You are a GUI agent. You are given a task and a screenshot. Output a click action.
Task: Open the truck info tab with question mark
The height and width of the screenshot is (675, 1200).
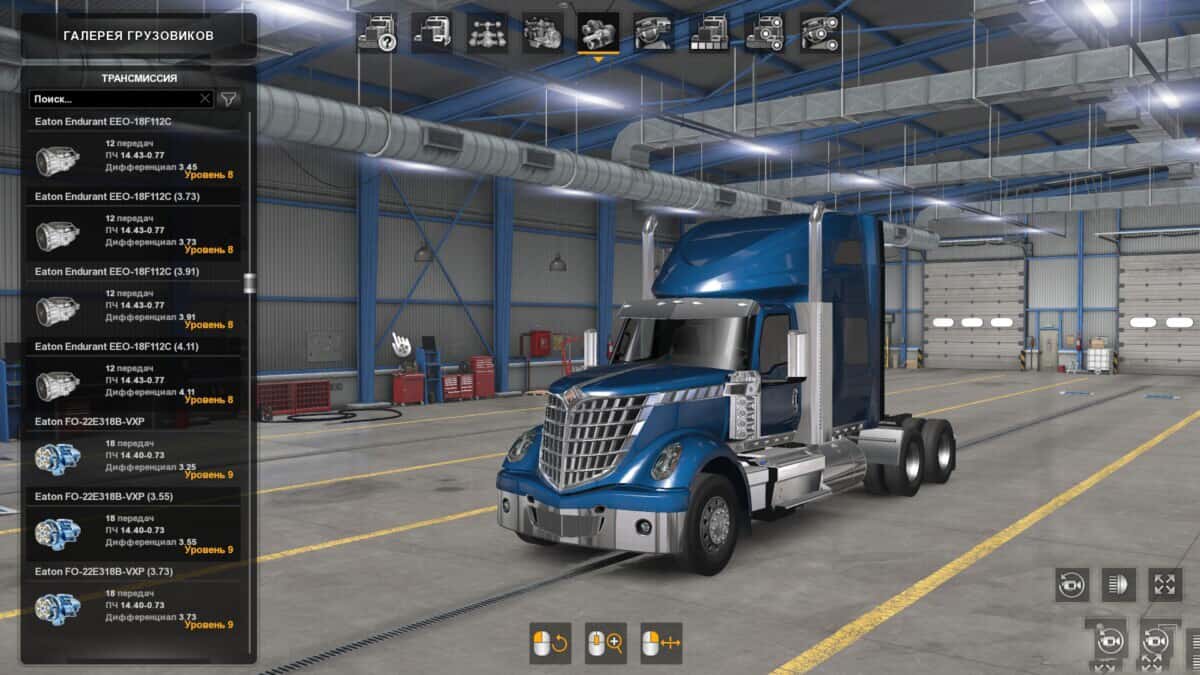[377, 33]
